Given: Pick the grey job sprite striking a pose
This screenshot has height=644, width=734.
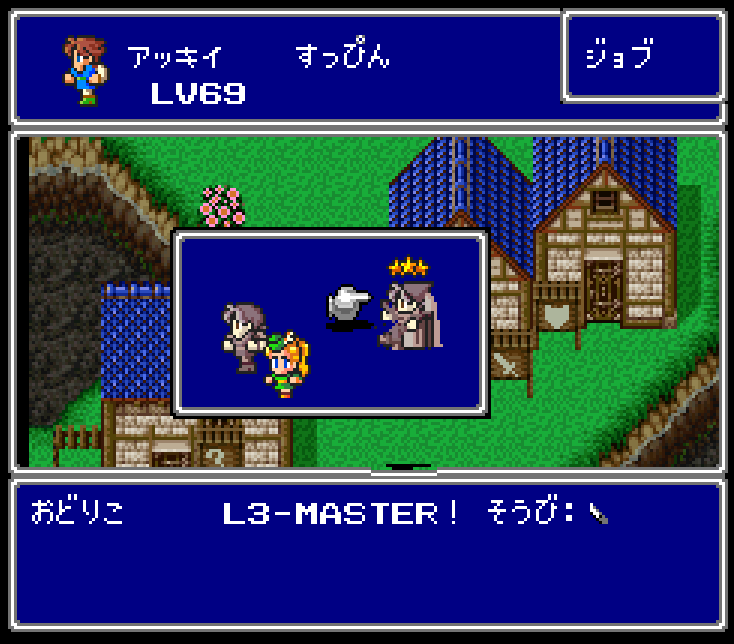Looking at the screenshot, I should [x=243, y=336].
